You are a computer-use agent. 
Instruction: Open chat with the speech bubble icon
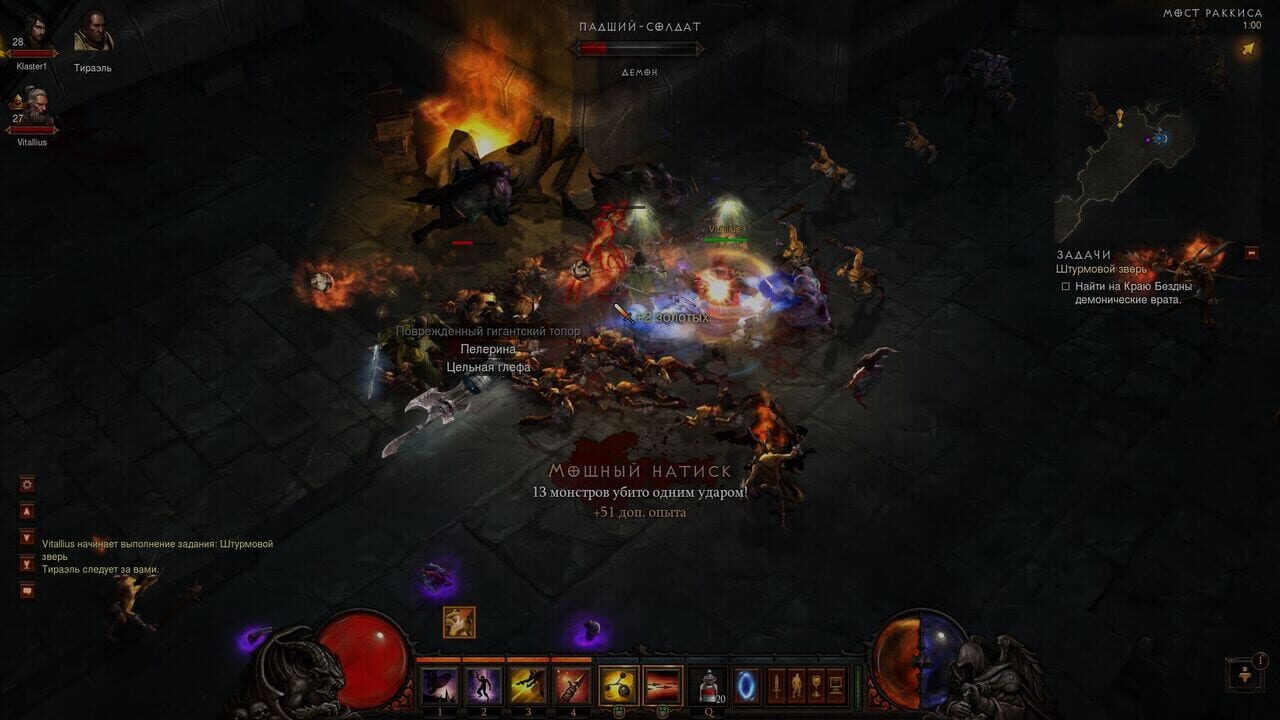click(26, 591)
